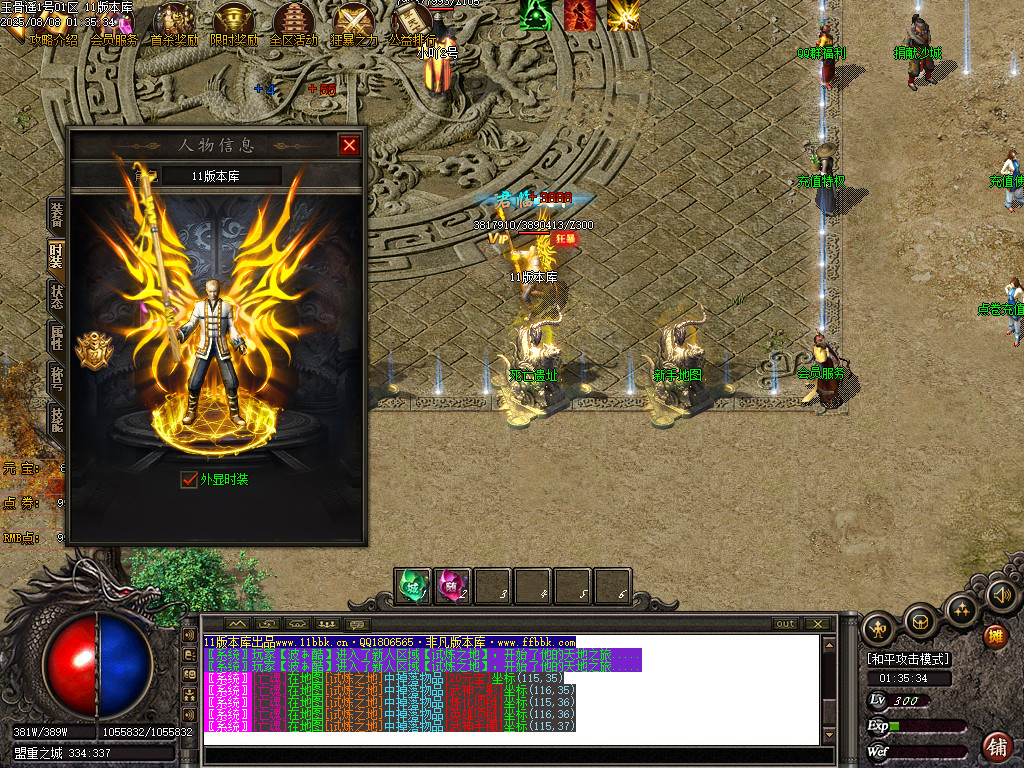1024x768 pixels.
Task: Click the golden shield emblem in character panel
Action: [x=93, y=350]
